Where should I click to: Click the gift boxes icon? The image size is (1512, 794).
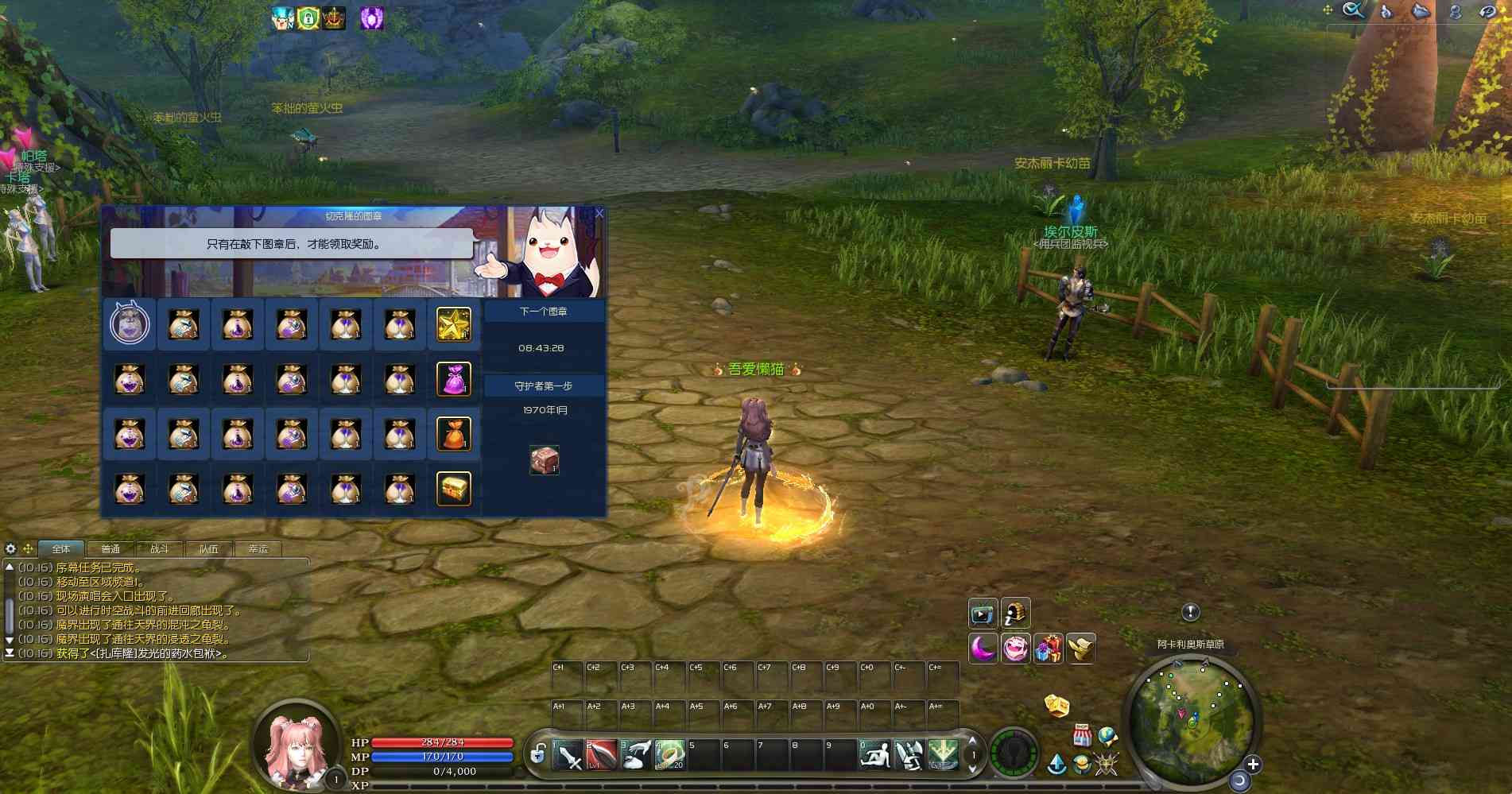(x=1049, y=649)
